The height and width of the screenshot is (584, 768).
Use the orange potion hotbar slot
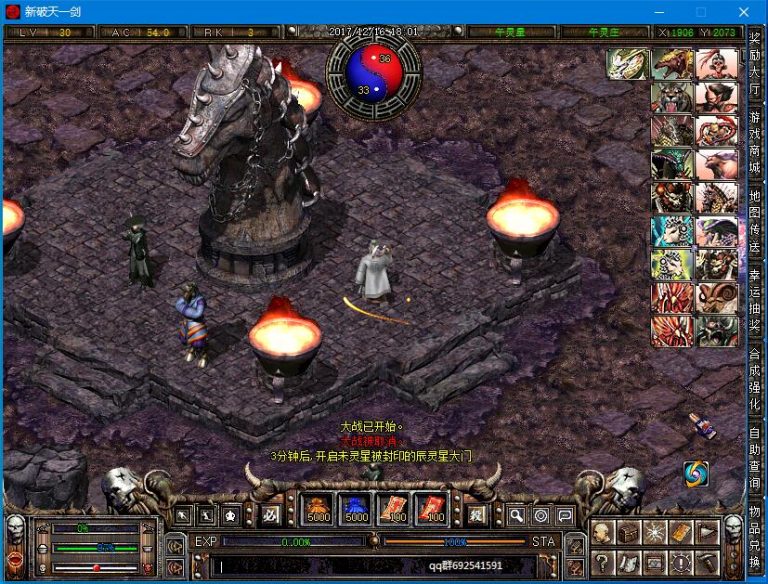(x=317, y=510)
